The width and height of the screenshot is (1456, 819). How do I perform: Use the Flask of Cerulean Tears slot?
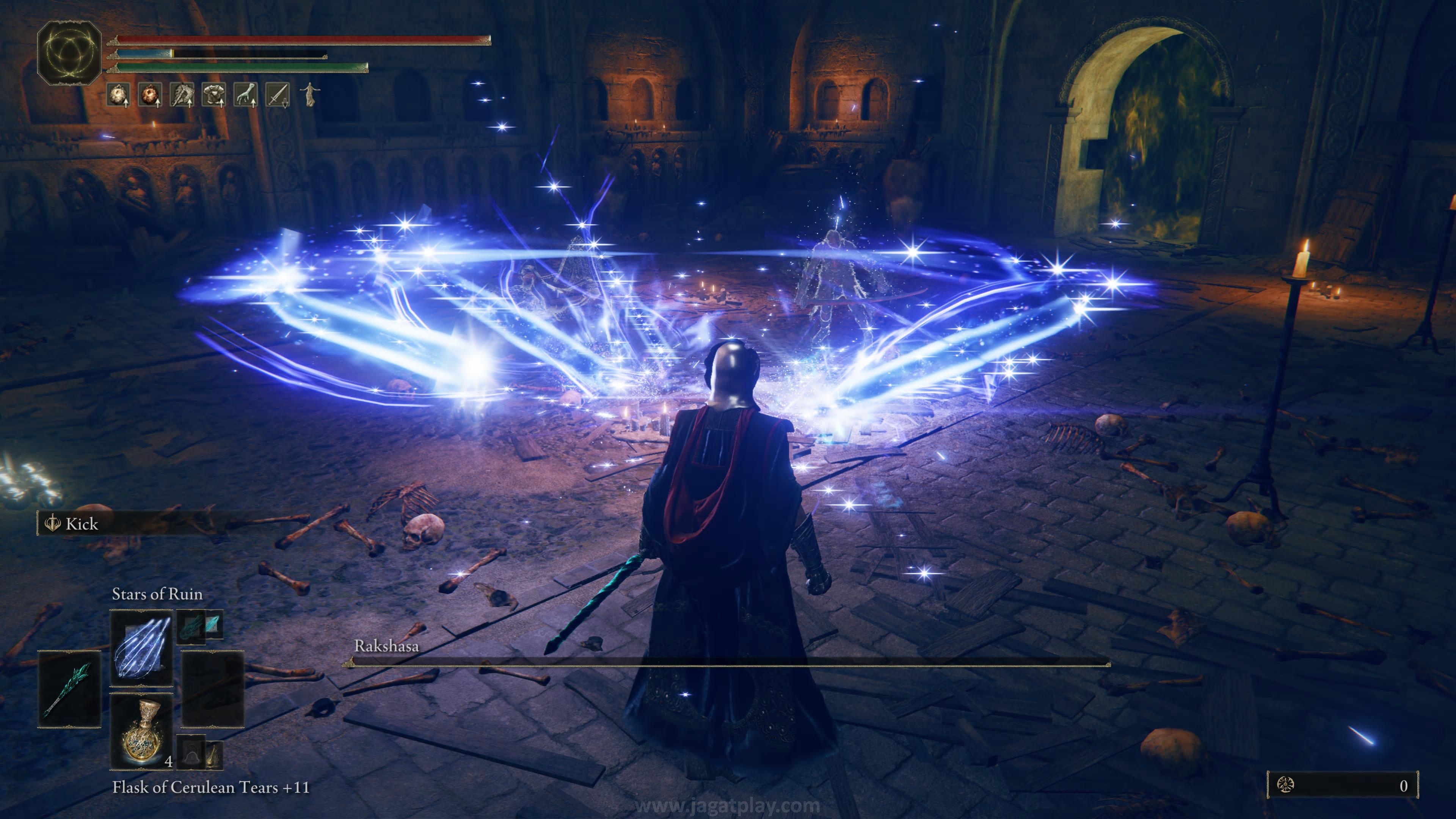141,731
